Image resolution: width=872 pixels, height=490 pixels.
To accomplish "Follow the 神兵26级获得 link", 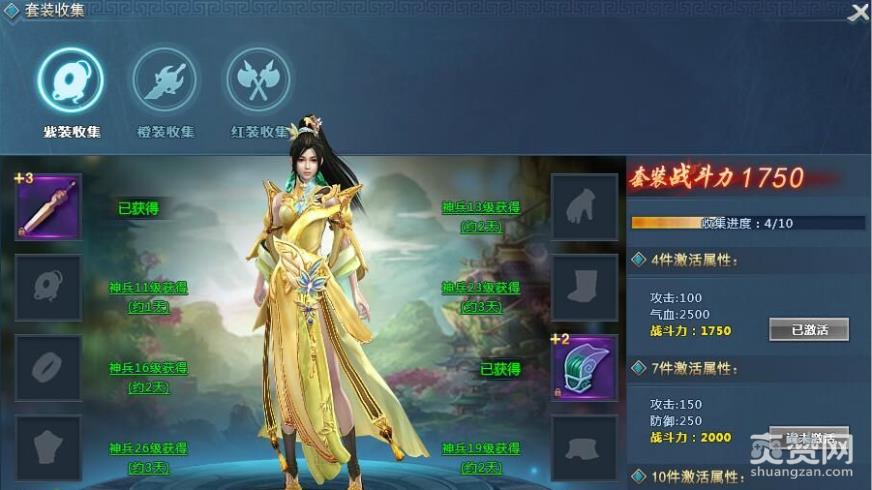I will (148, 448).
